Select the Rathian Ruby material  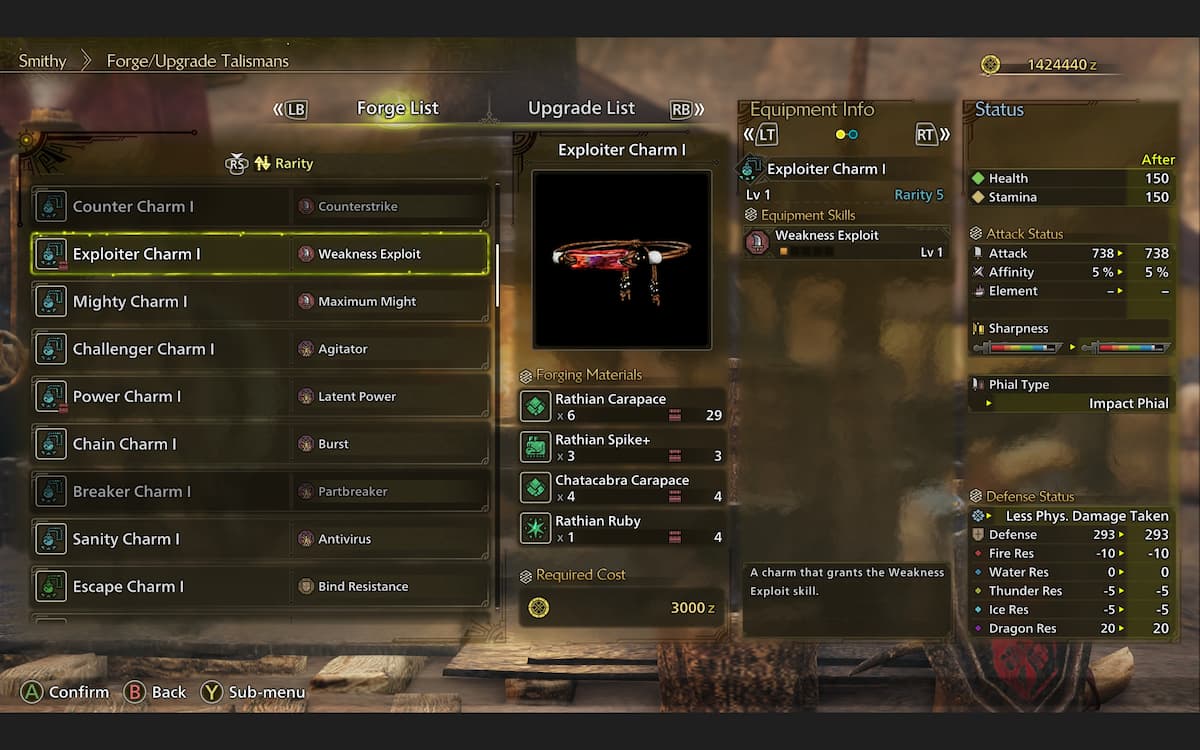pyautogui.click(x=622, y=529)
